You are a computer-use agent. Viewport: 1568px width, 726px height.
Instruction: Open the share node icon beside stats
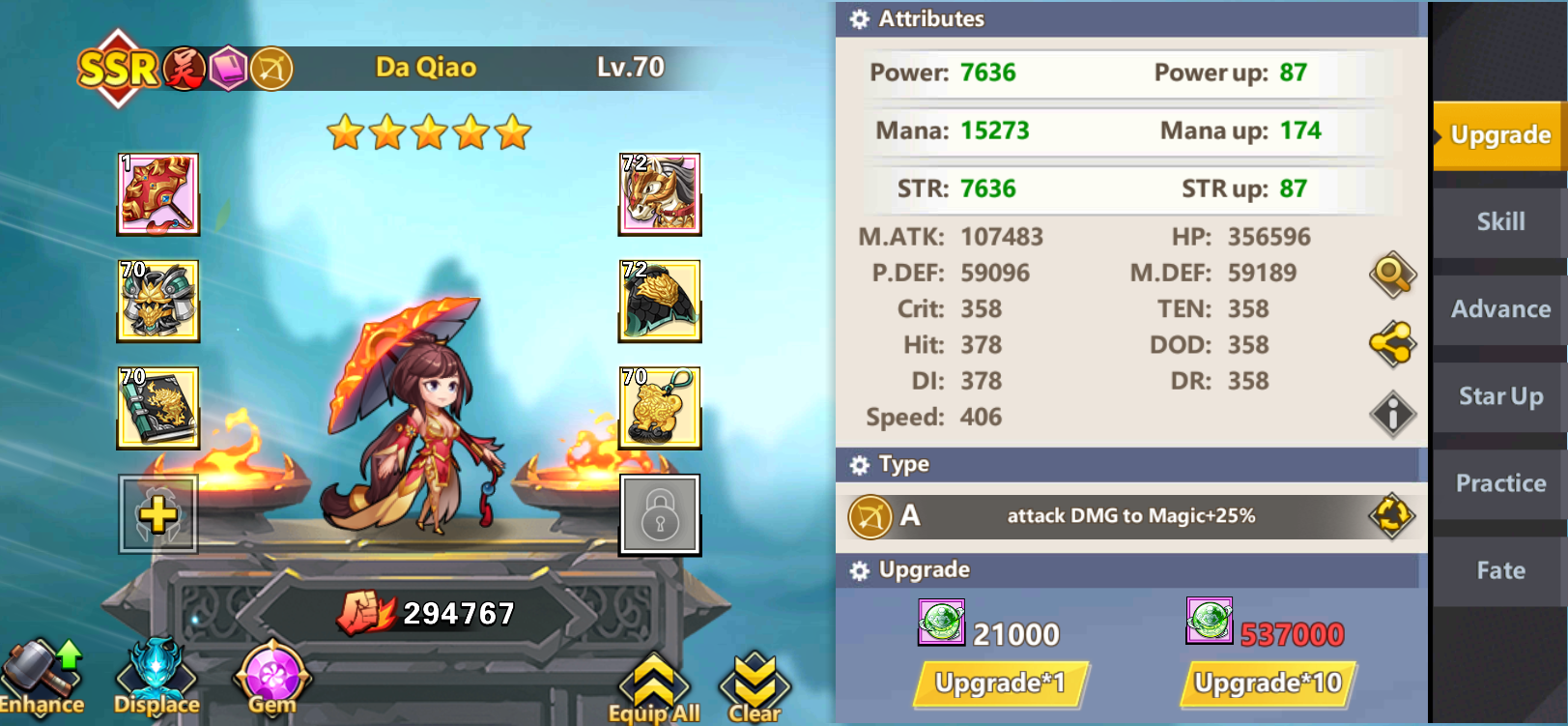(1391, 344)
